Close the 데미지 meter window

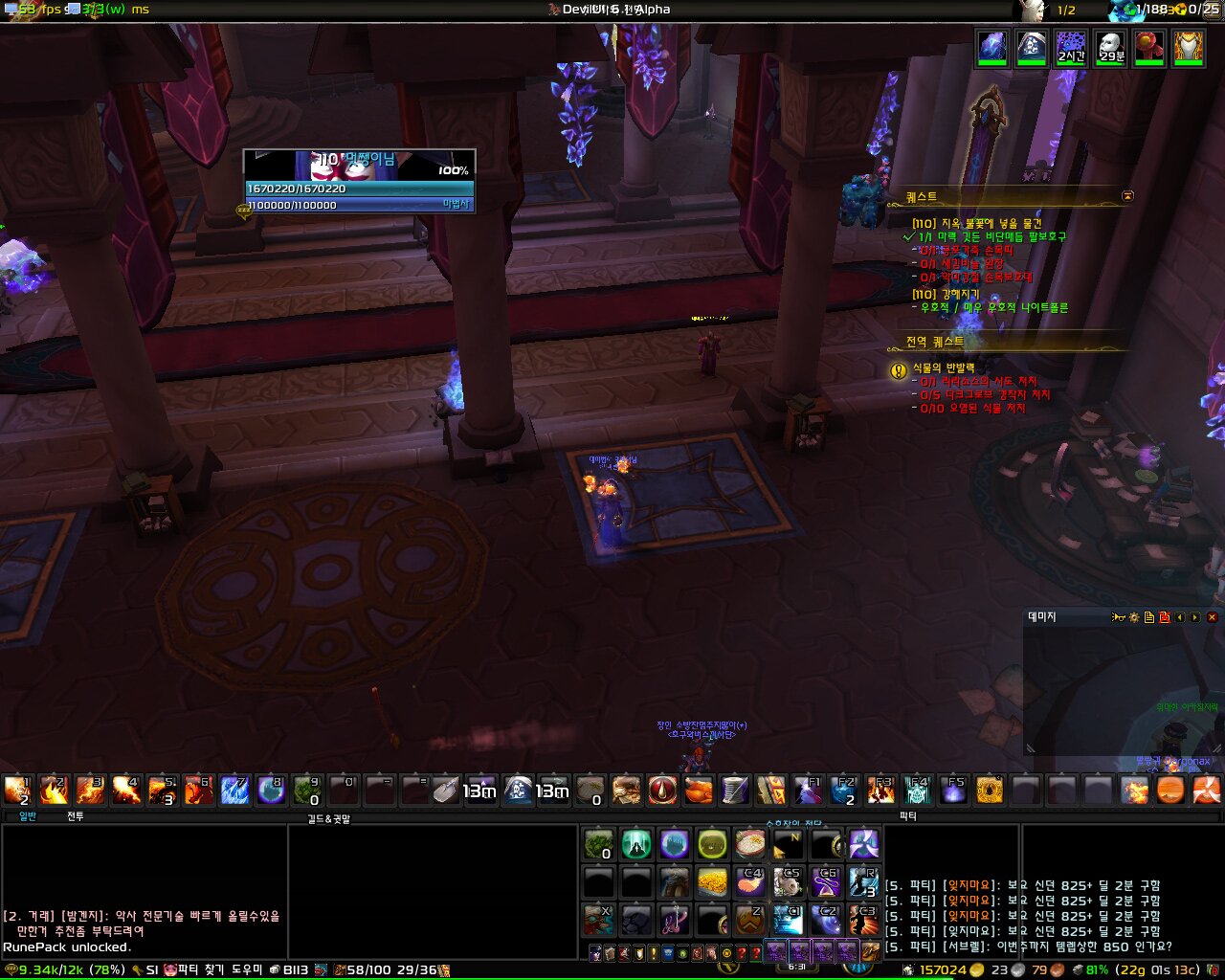pyautogui.click(x=1212, y=617)
